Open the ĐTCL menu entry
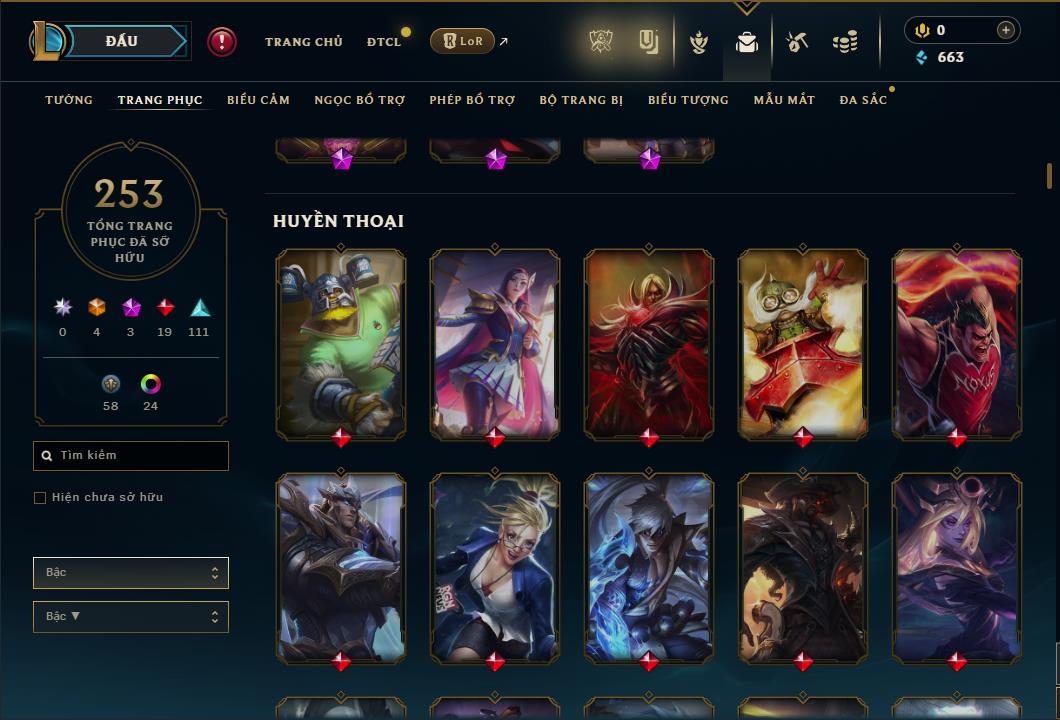Screen dimensions: 1060x720 click(384, 42)
